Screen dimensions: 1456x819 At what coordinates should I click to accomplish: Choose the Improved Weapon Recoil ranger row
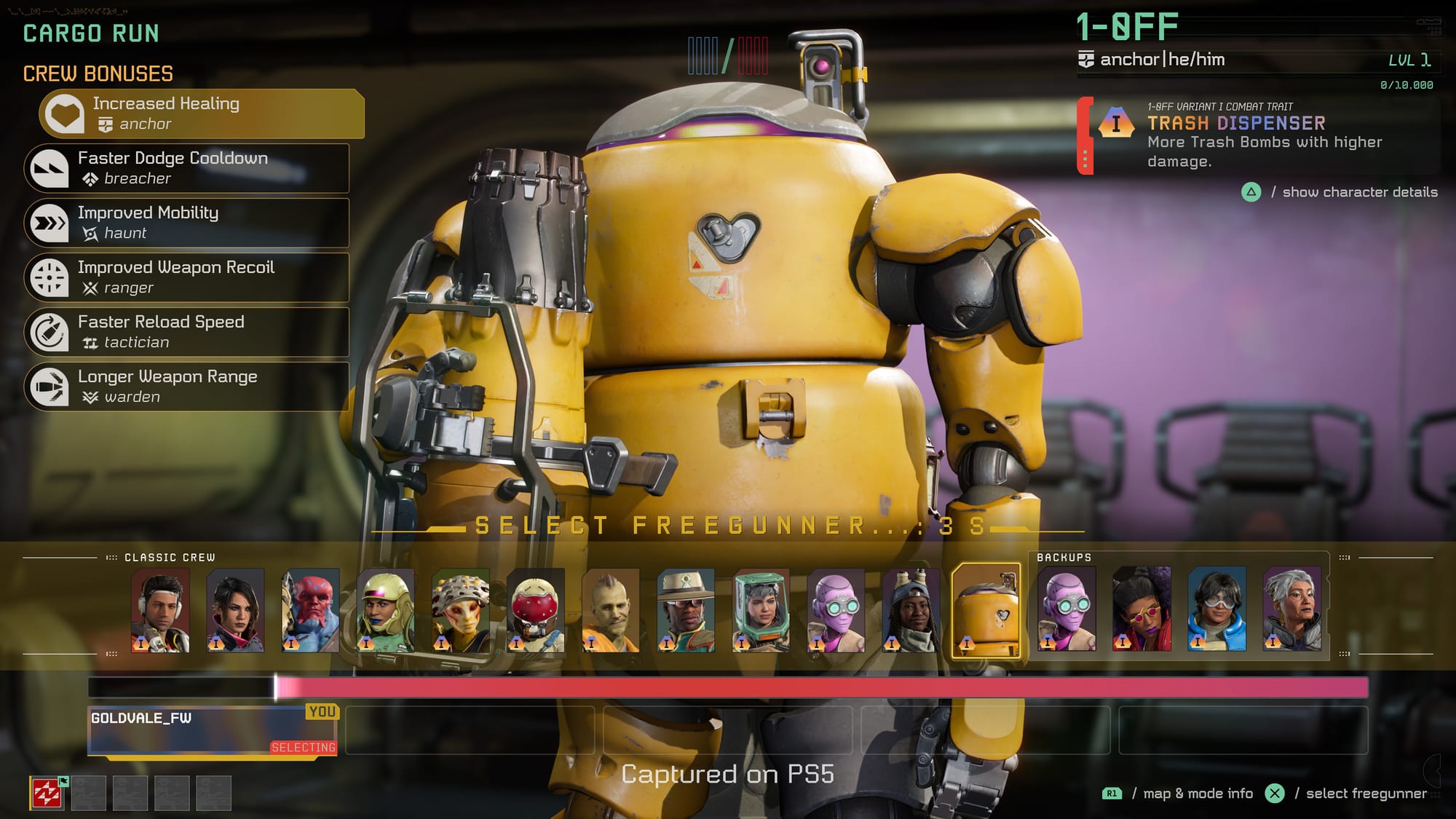coord(187,277)
